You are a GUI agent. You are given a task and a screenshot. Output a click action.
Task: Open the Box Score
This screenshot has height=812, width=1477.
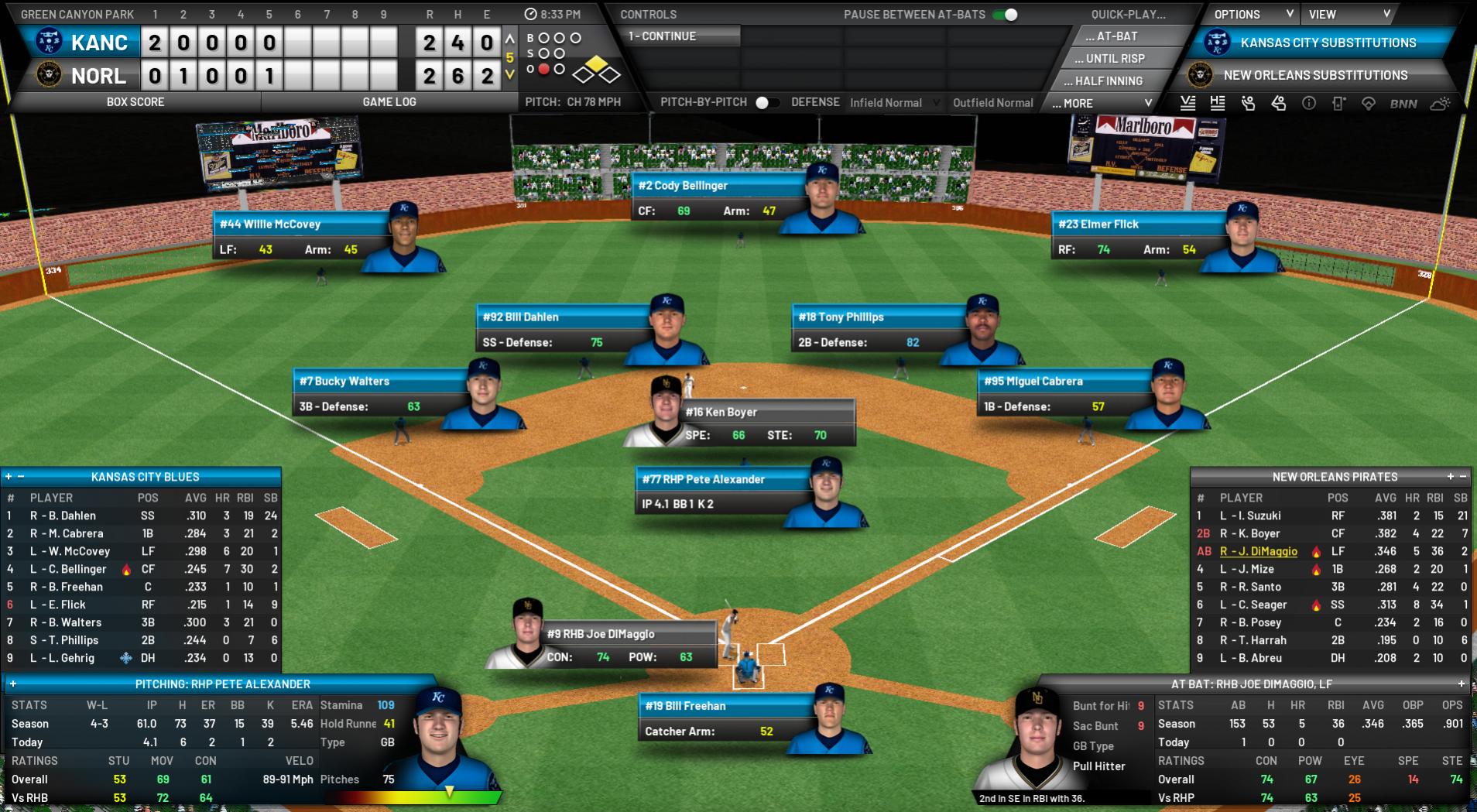135,101
